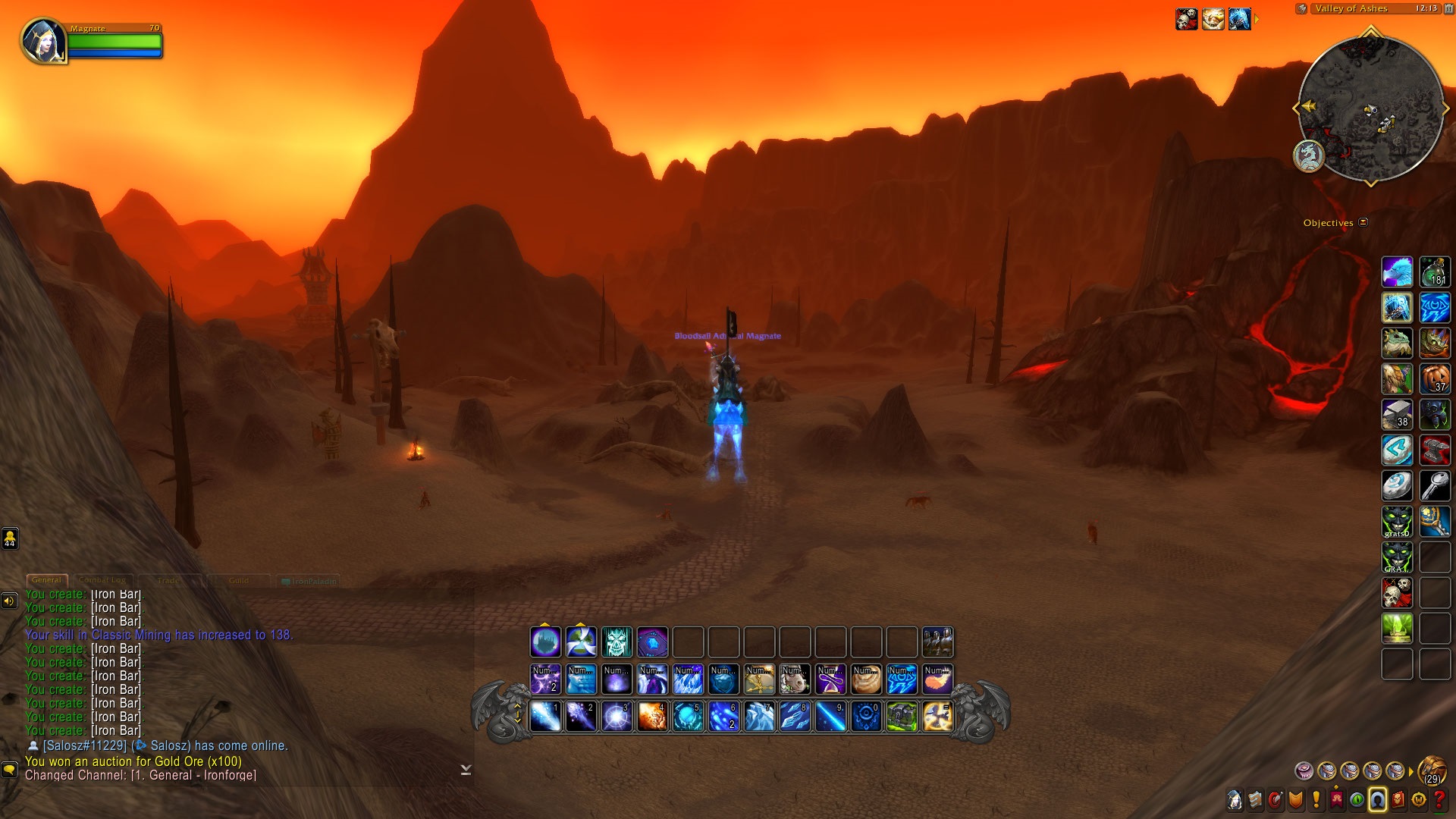
Task: Open the Shop micro menu button
Action: (x=1419, y=799)
